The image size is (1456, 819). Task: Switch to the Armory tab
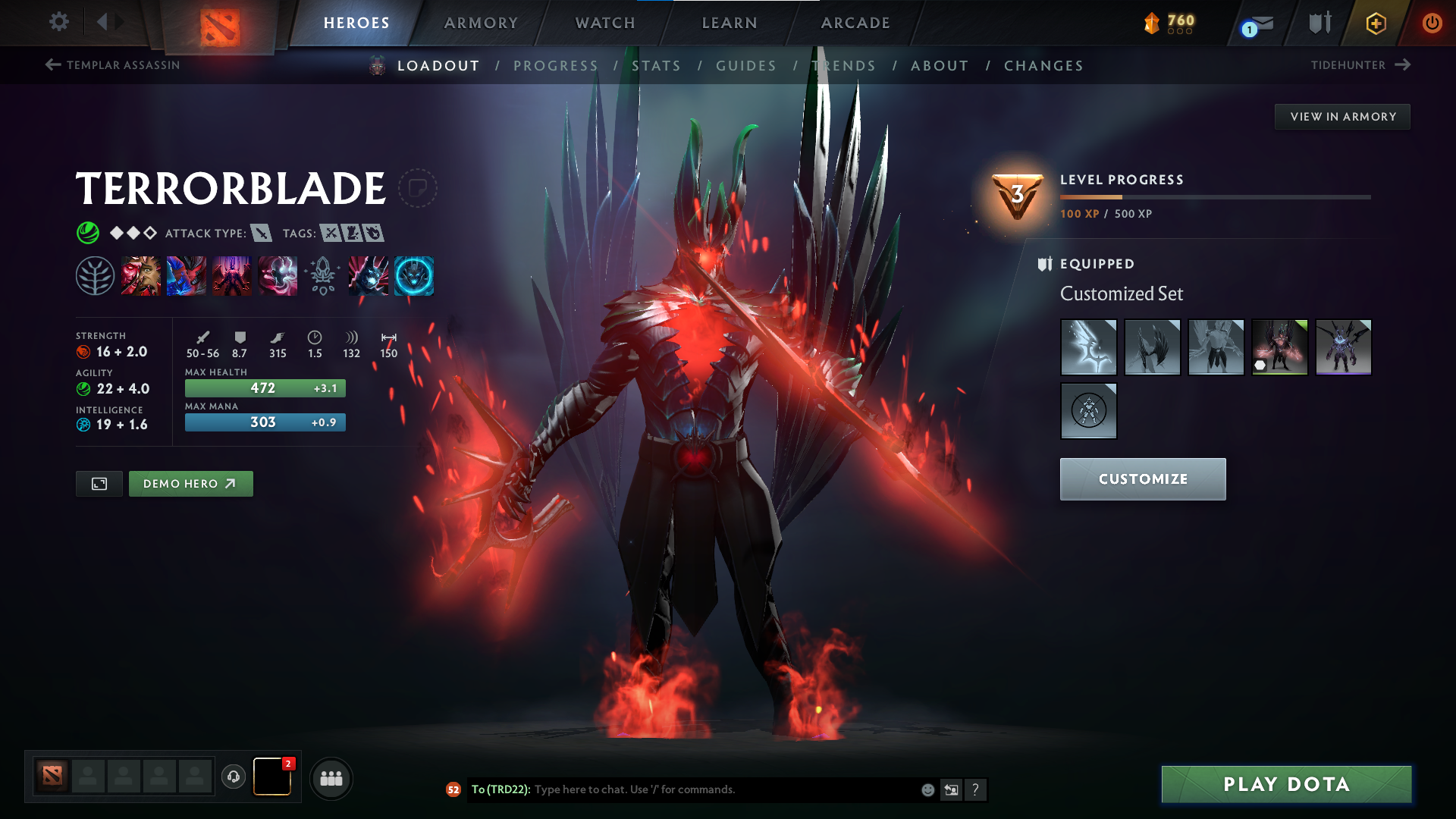pyautogui.click(x=481, y=23)
